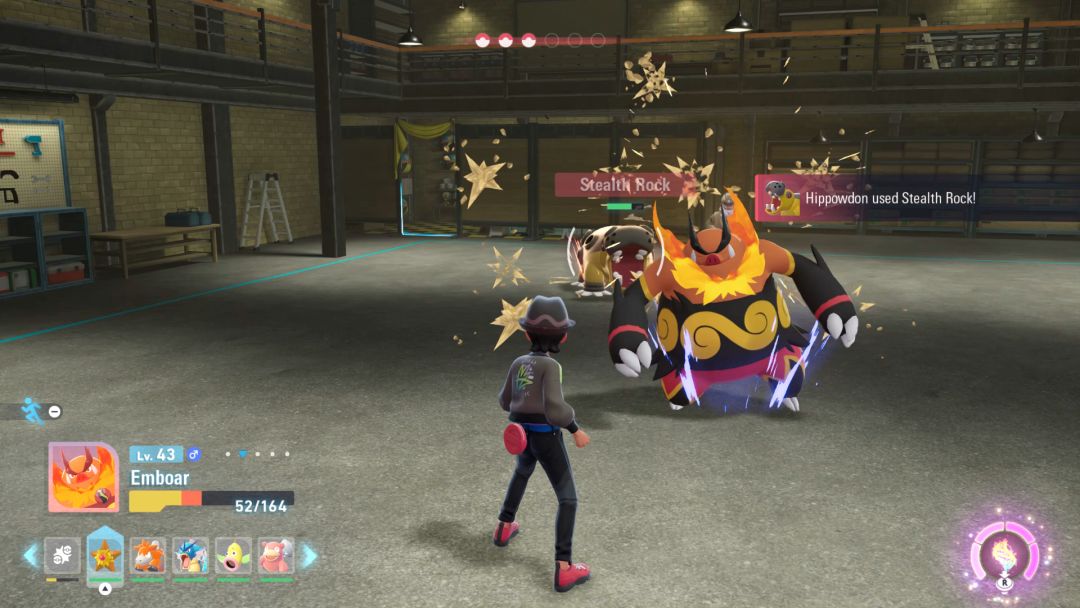Select the pink Slowbro party slot
Viewport: 1080px width, 608px height.
tap(276, 555)
